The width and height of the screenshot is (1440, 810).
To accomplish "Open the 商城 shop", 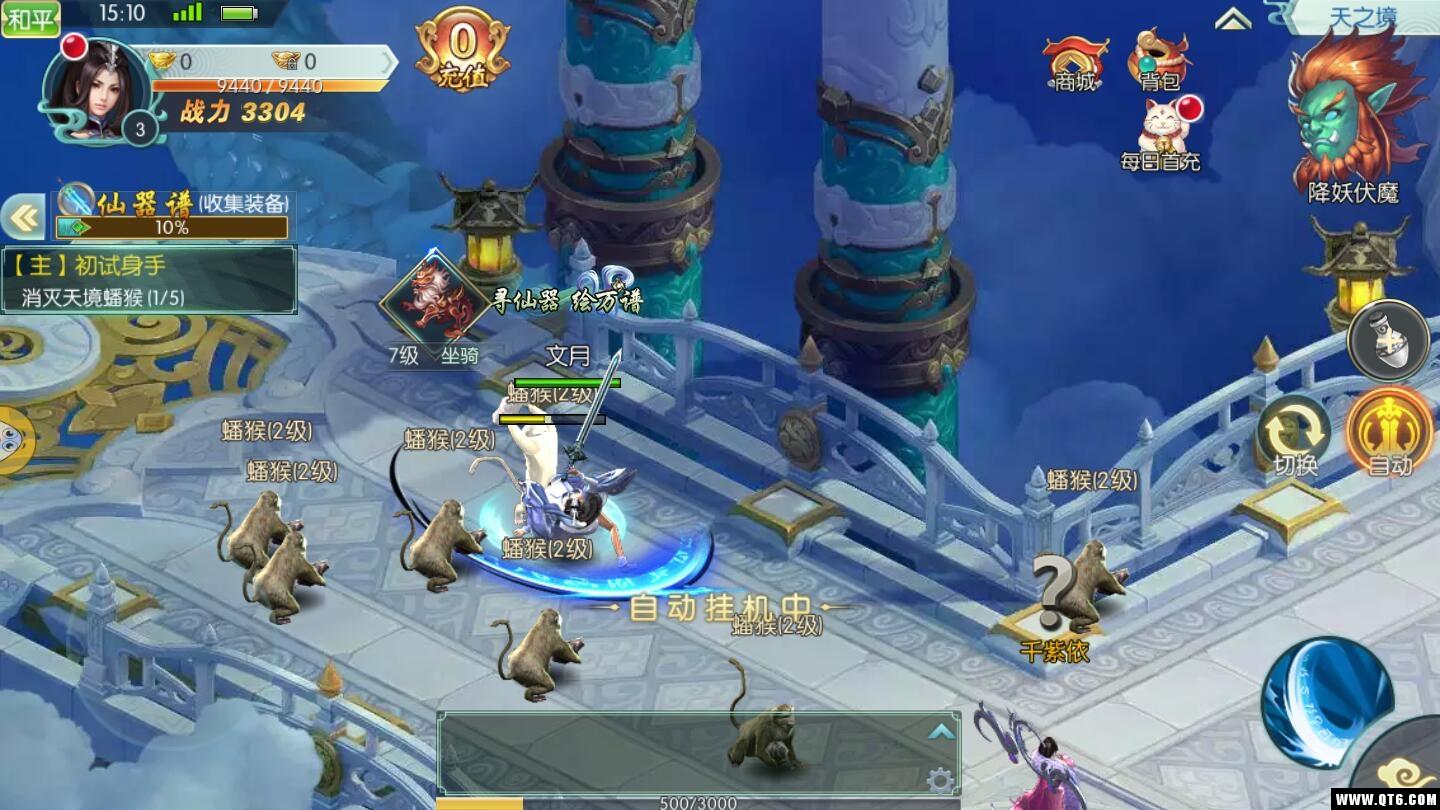I will tap(1075, 64).
